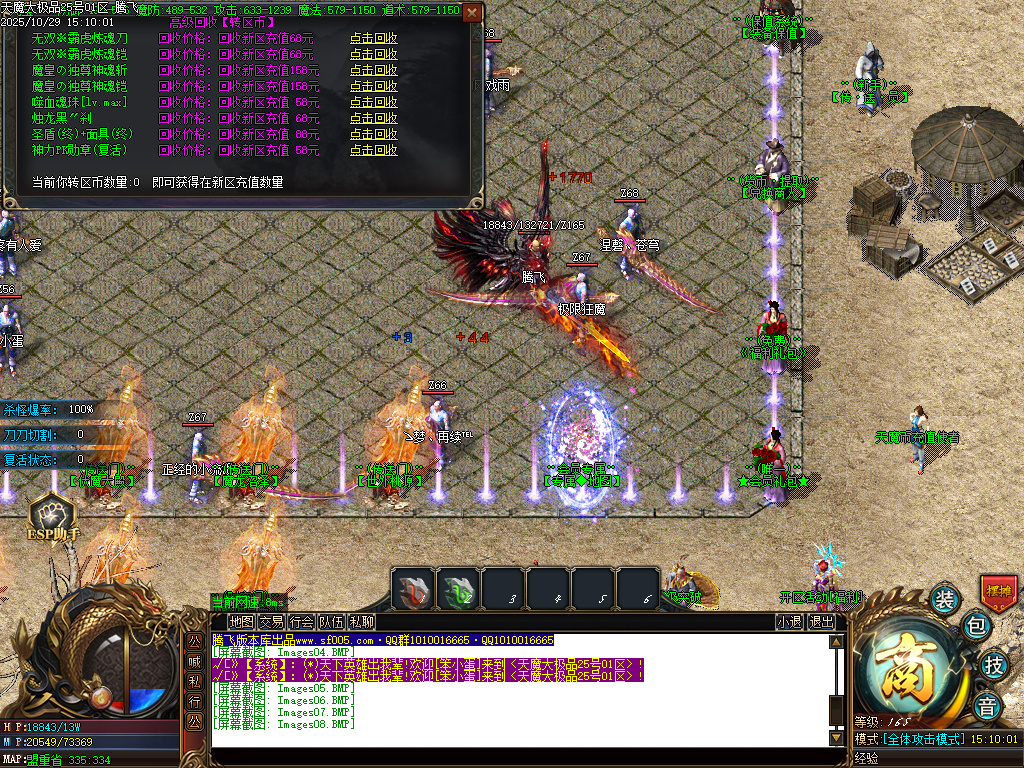Recycle the 烛龙黑″刹 item
1024x768 pixels.
[x=373, y=119]
